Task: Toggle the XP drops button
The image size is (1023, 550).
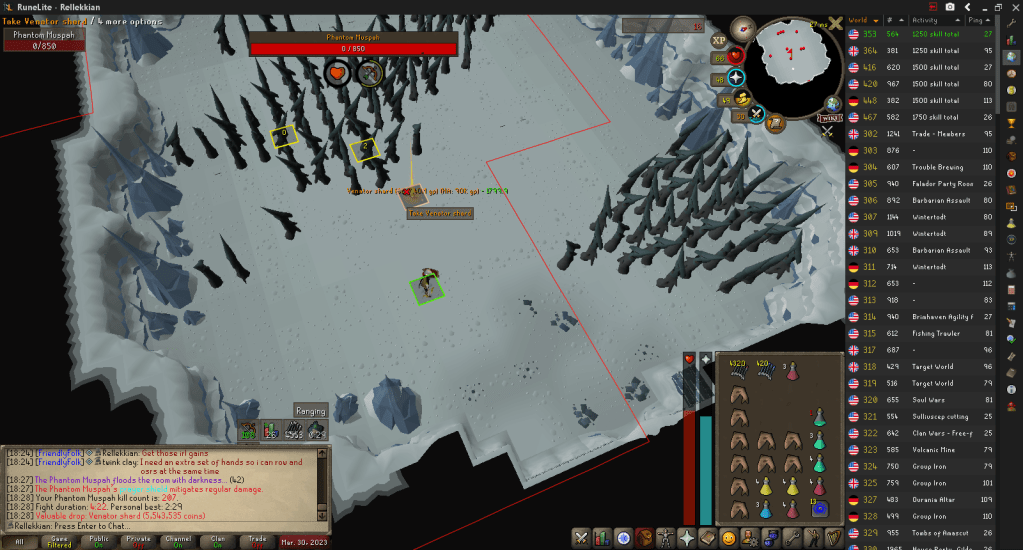Action: 718,41
